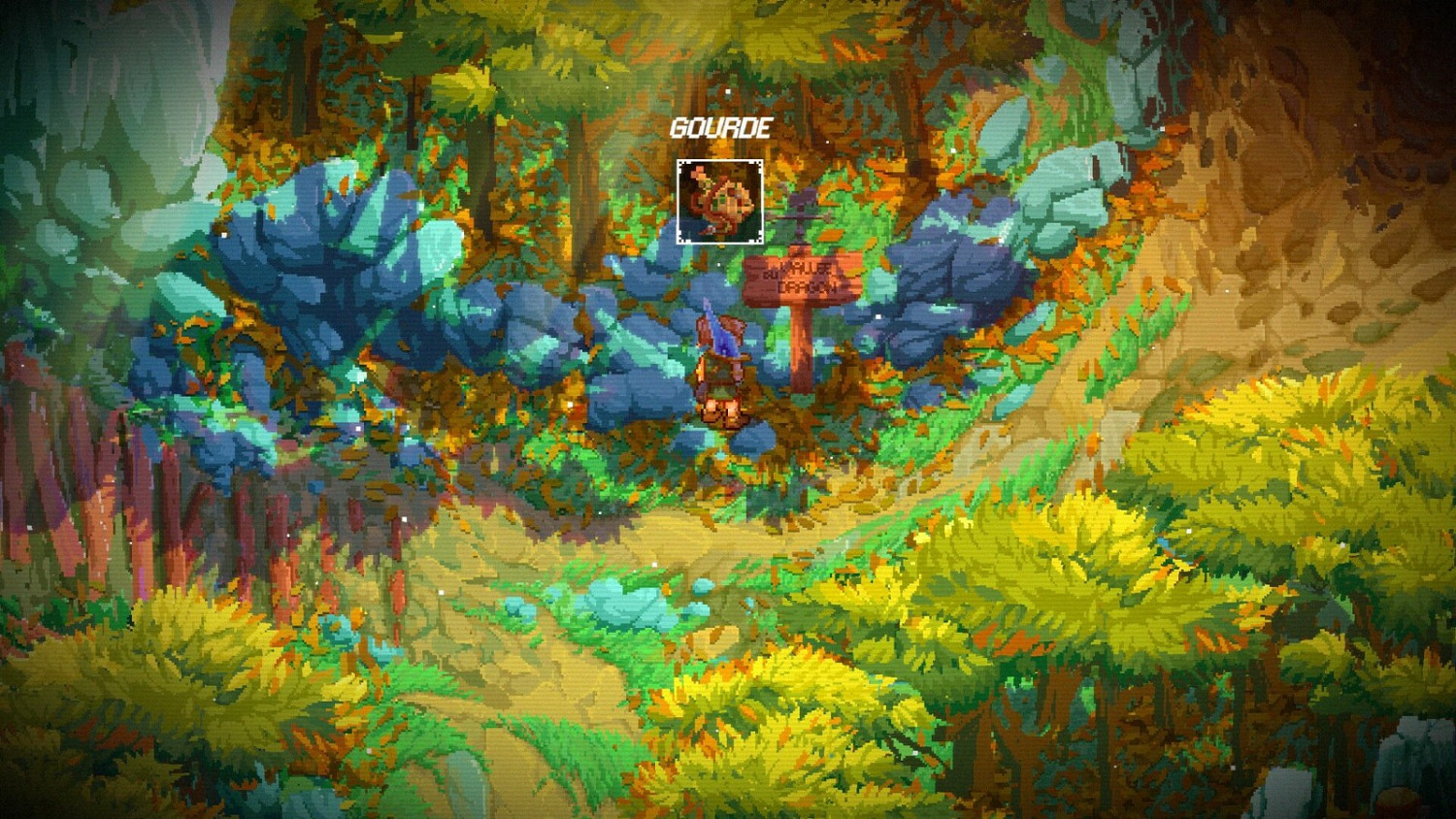Viewport: 1456px width, 819px height.
Task: Click the weathervane atop the wooden sign
Action: [801, 209]
